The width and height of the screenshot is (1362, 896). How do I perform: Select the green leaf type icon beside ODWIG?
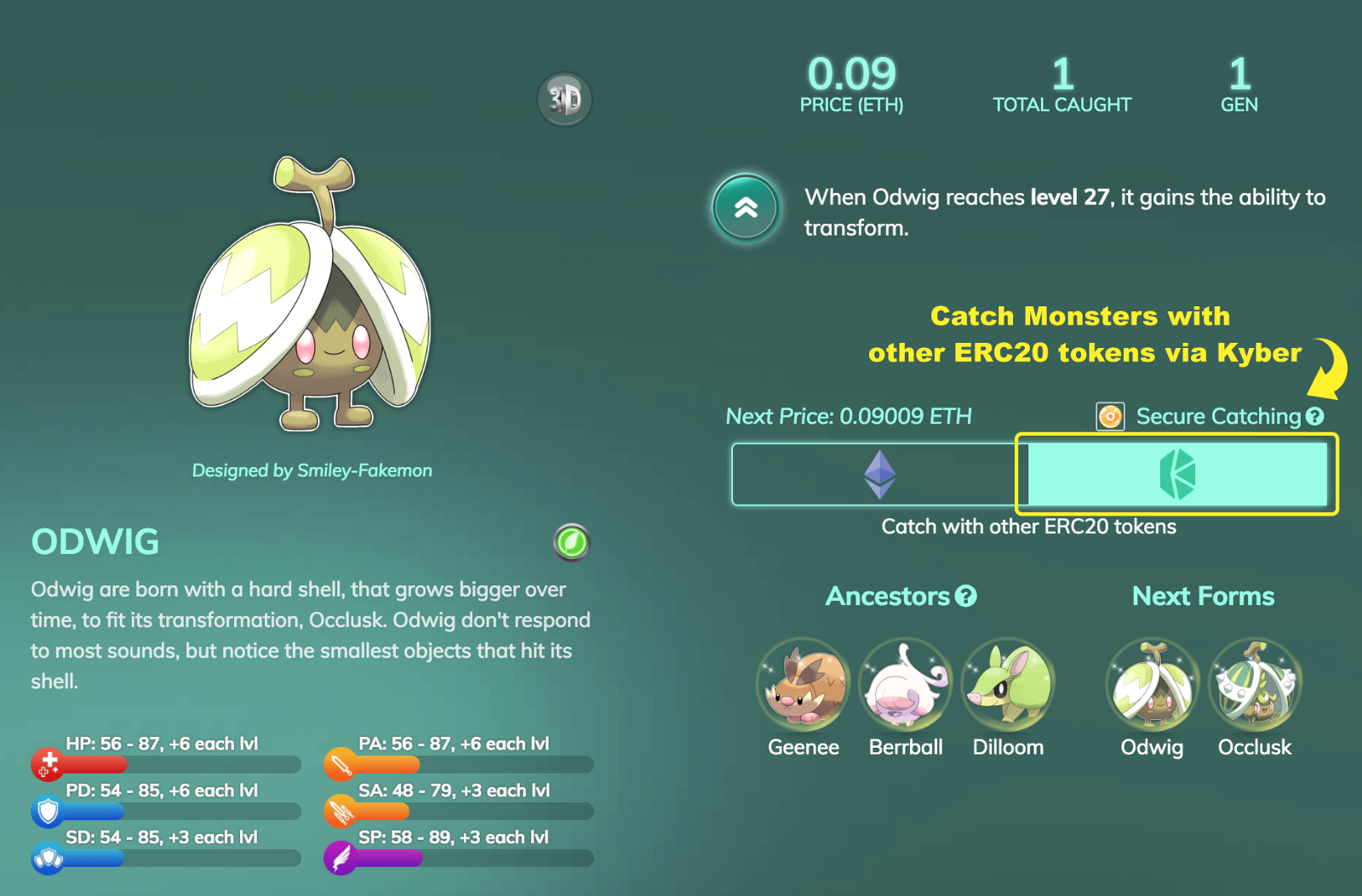(571, 542)
